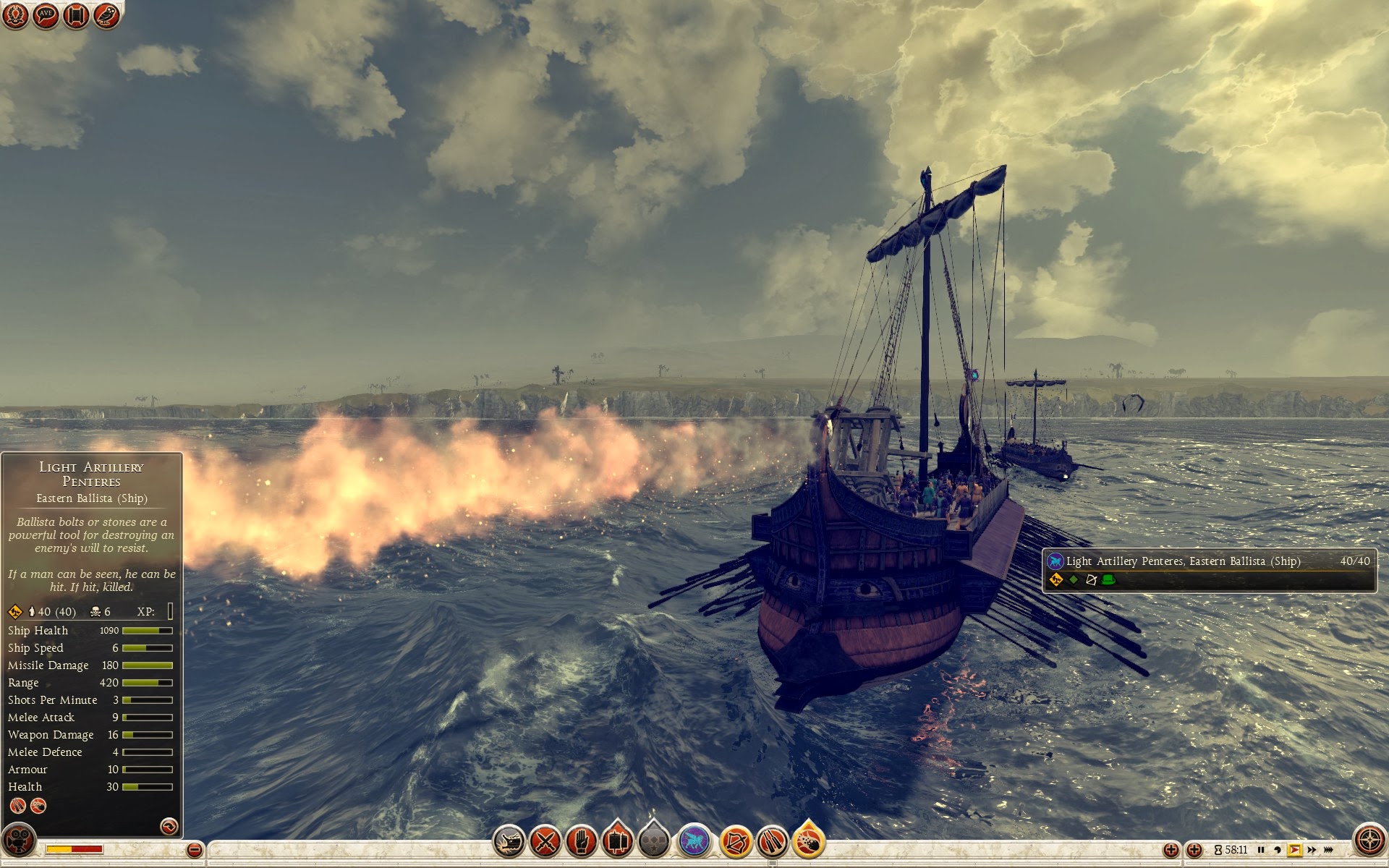This screenshot has height=868, width=1389.
Task: Set slow motion battle speed
Action: 1277,850
